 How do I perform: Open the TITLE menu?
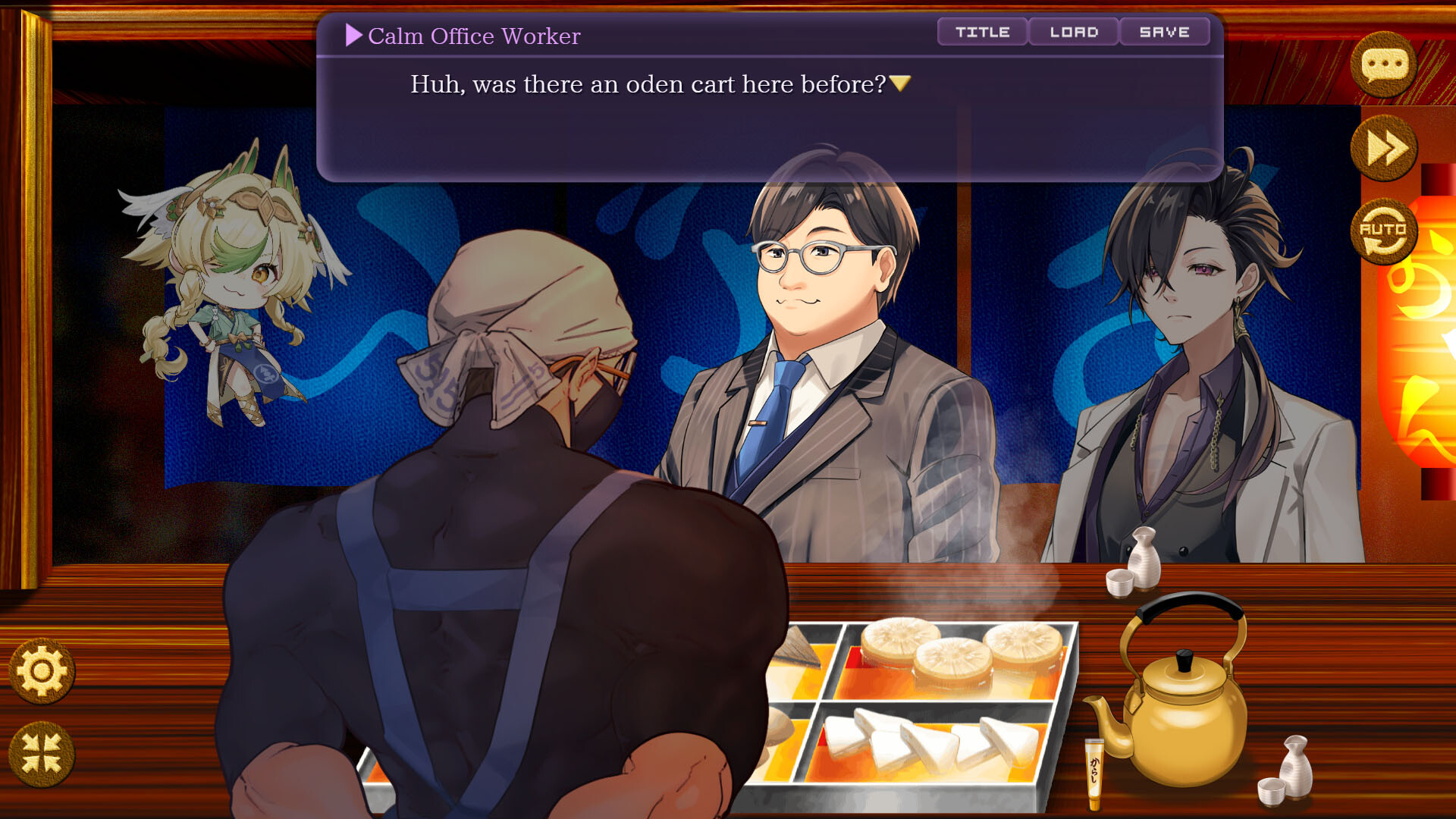click(982, 32)
